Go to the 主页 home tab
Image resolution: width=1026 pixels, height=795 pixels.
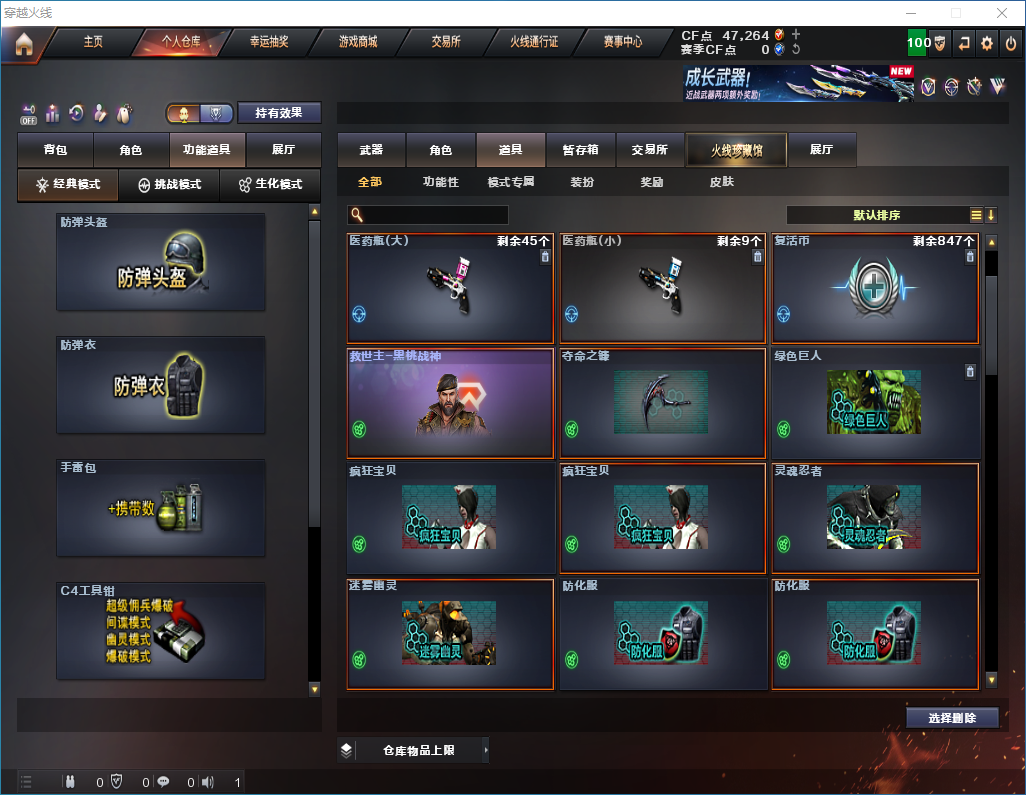pos(93,42)
